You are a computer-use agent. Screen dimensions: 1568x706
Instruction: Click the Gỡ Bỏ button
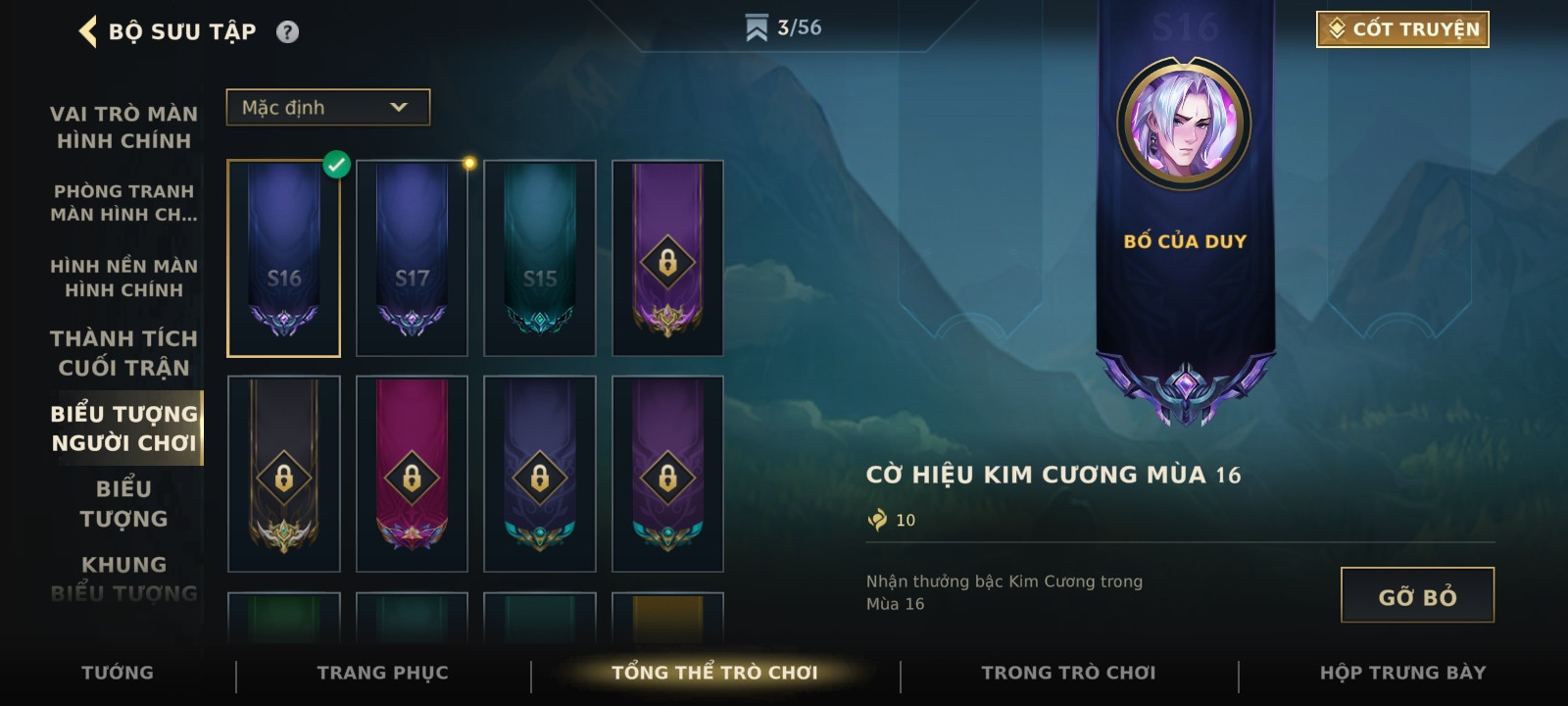[1417, 595]
